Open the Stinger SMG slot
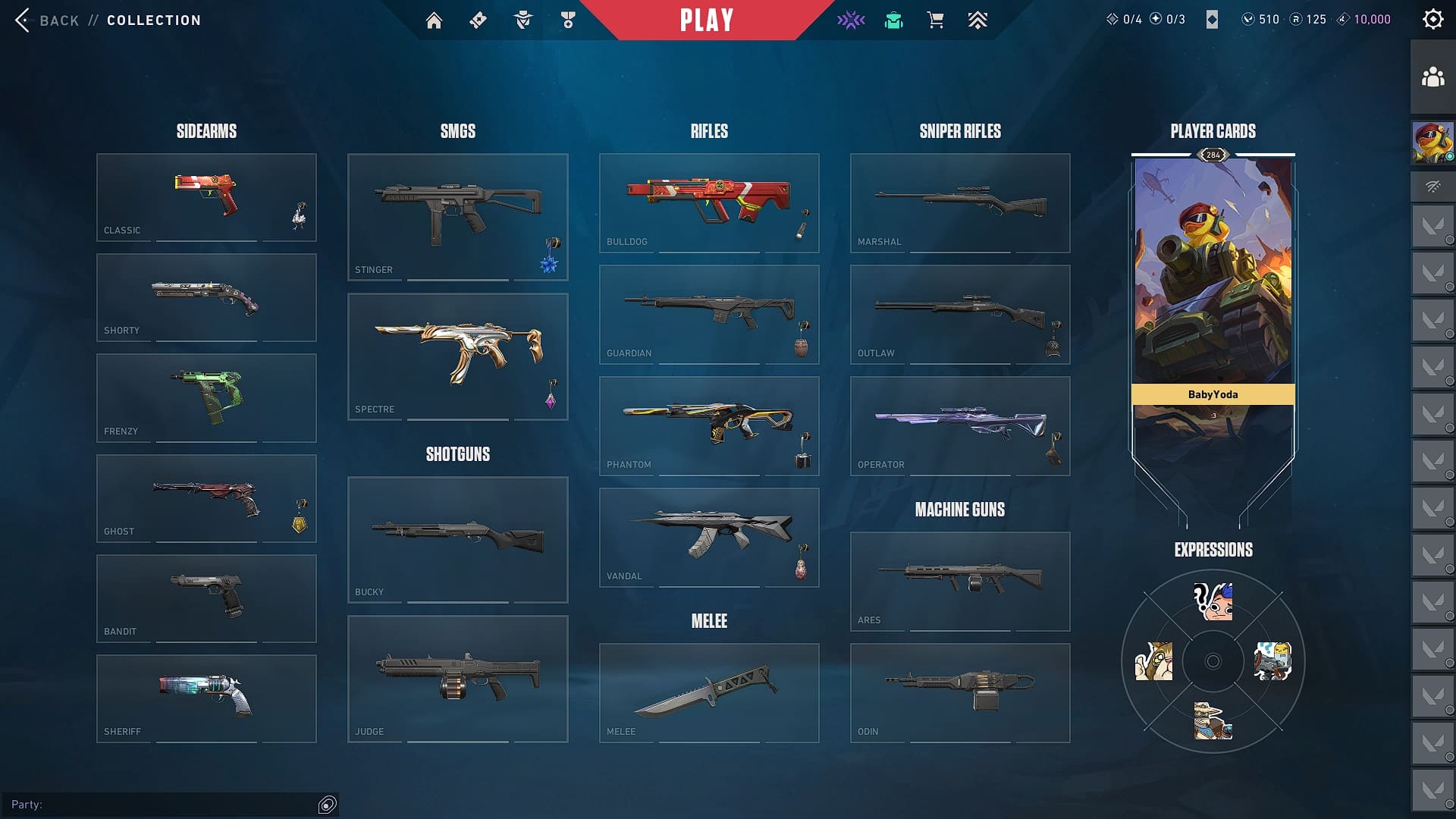1456x819 pixels. (457, 217)
